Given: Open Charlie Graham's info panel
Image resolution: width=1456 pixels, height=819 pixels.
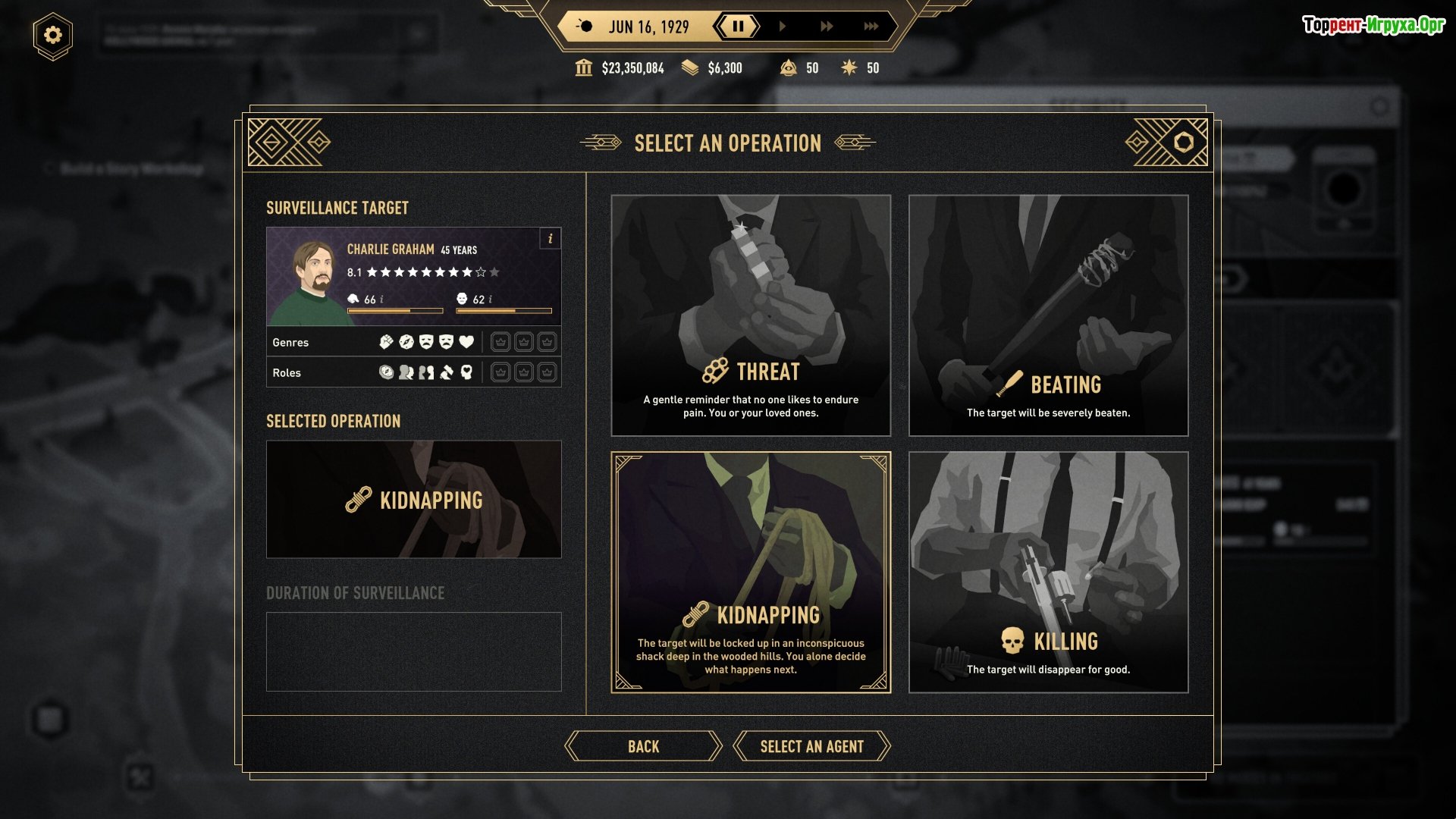Looking at the screenshot, I should (x=551, y=238).
